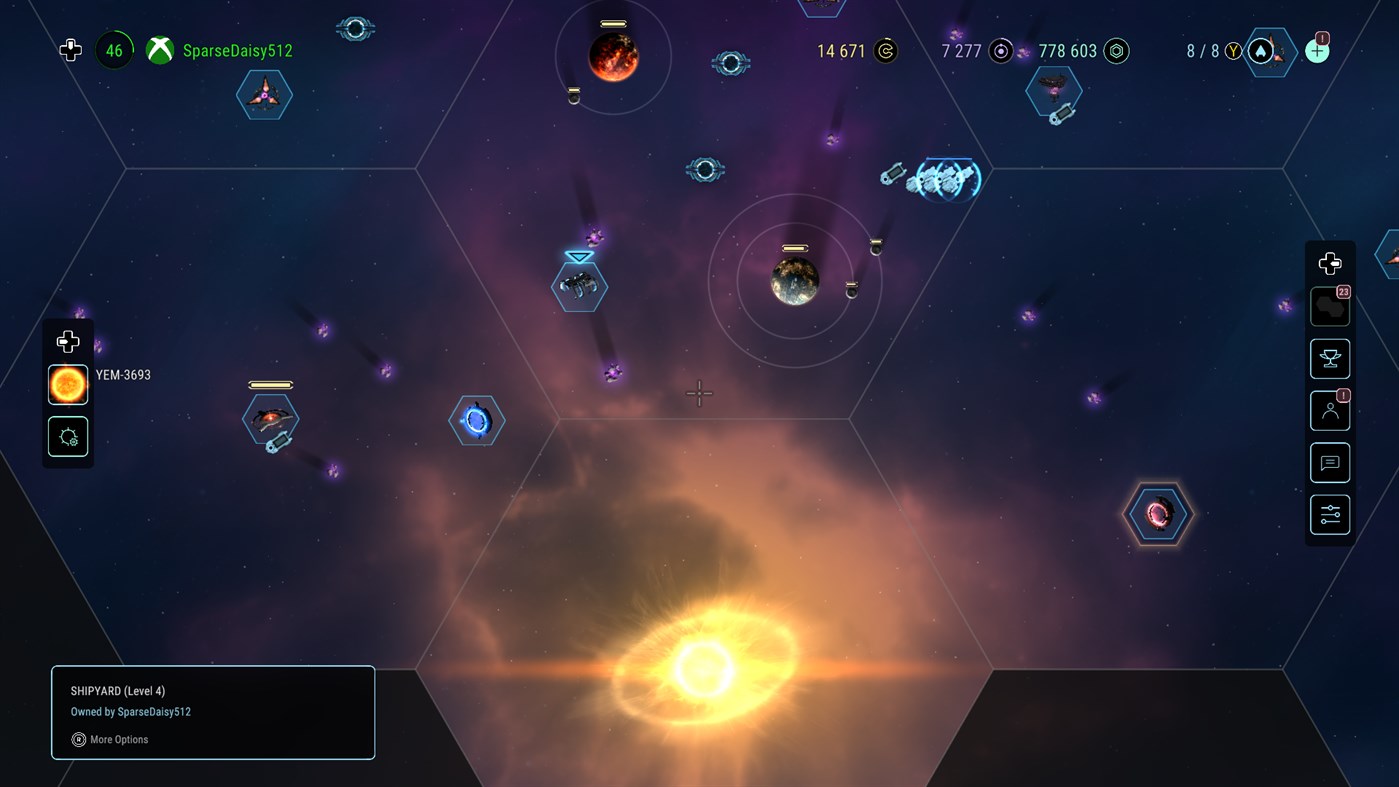This screenshot has width=1399, height=787.
Task: Expand the left sidebar plus crosshair icon
Action: pos(67,341)
